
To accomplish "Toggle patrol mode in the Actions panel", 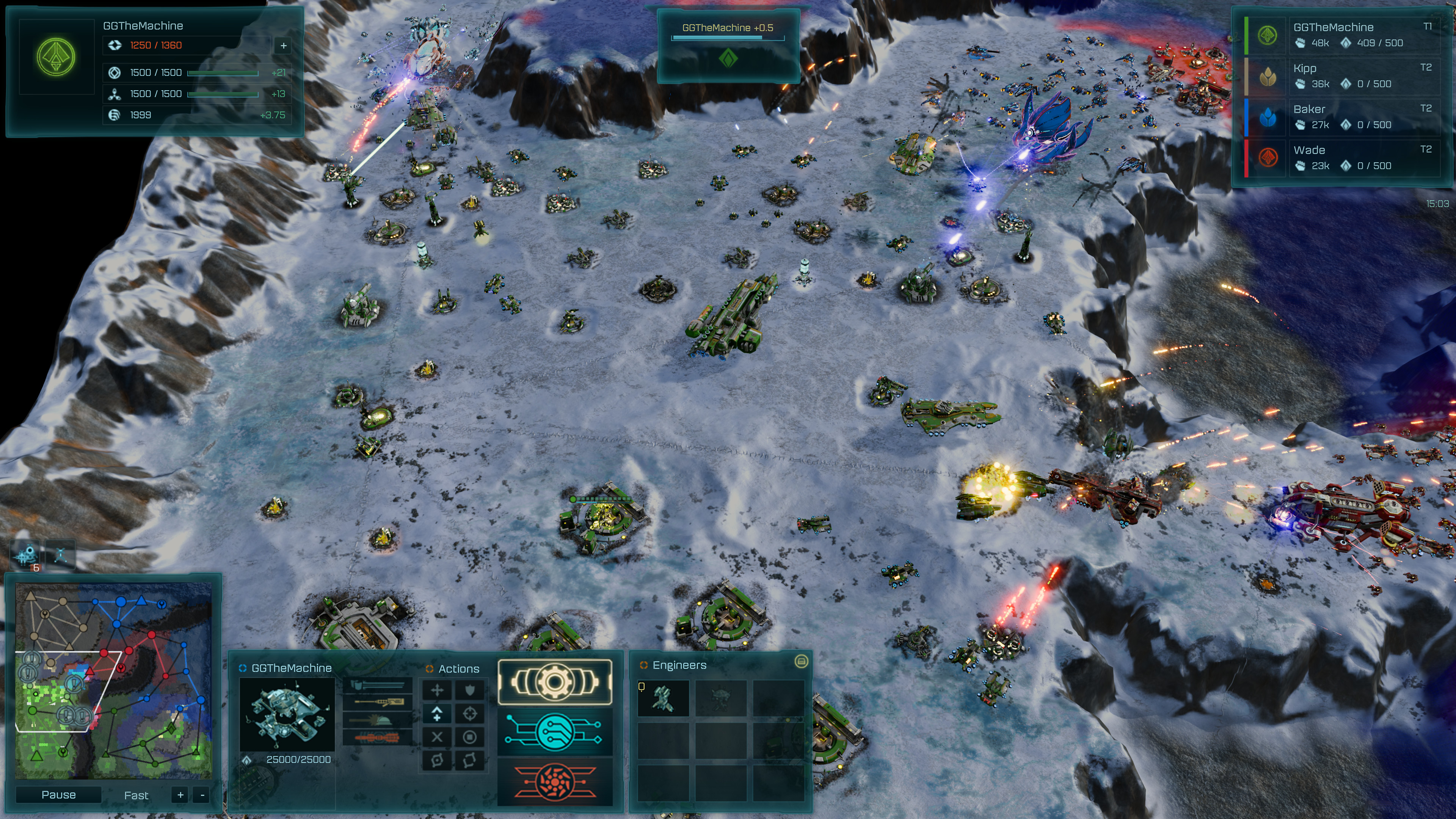I will click(x=470, y=761).
